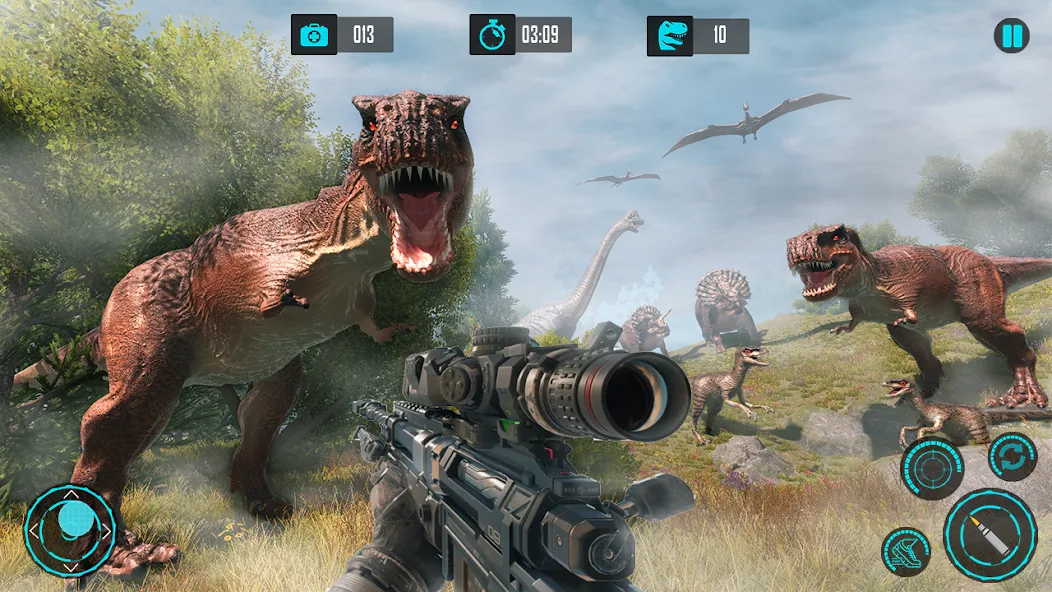
Task: Activate the sprint shoe button
Action: point(905,552)
